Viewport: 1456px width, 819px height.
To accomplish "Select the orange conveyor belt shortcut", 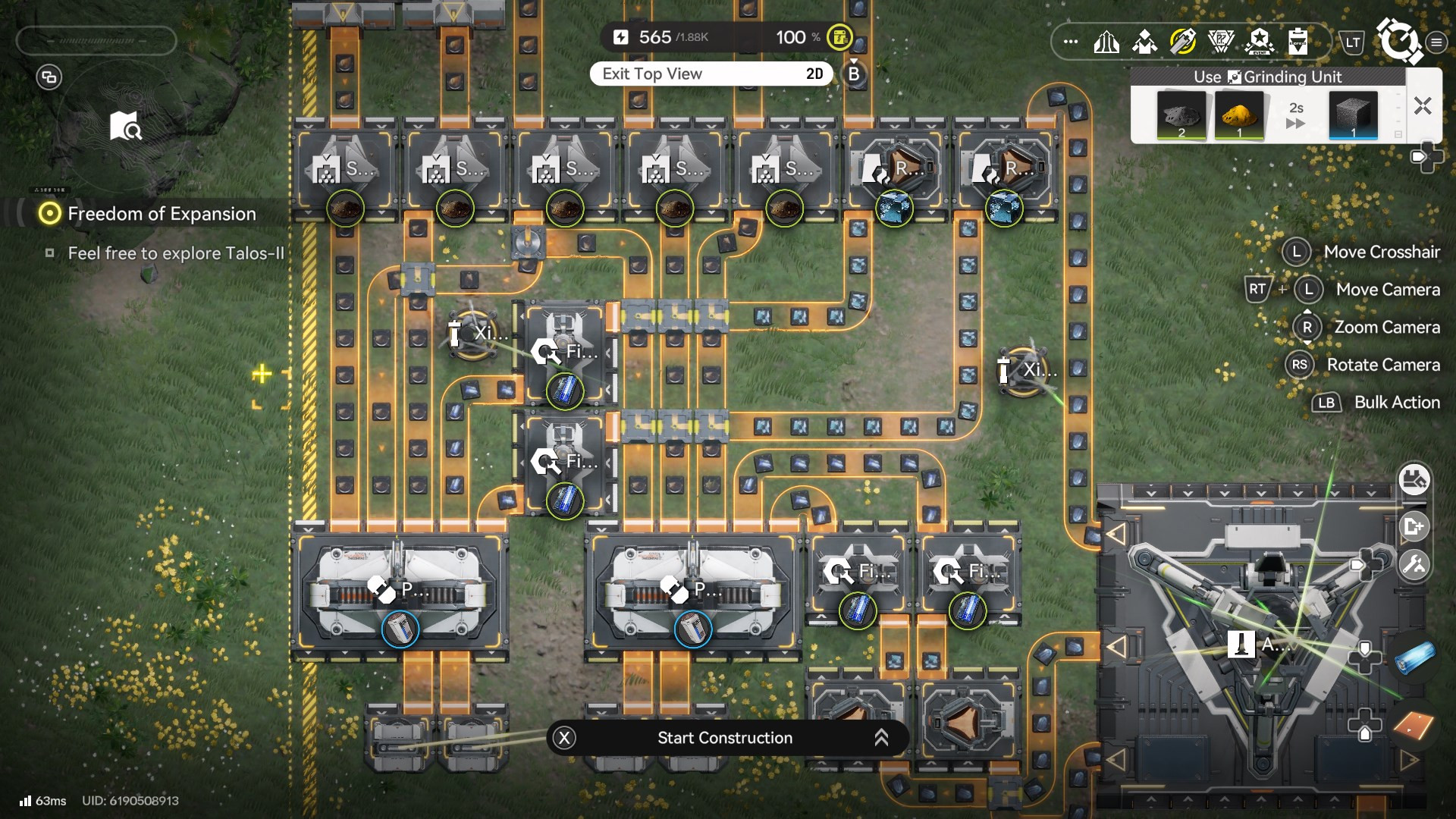I will click(1414, 726).
